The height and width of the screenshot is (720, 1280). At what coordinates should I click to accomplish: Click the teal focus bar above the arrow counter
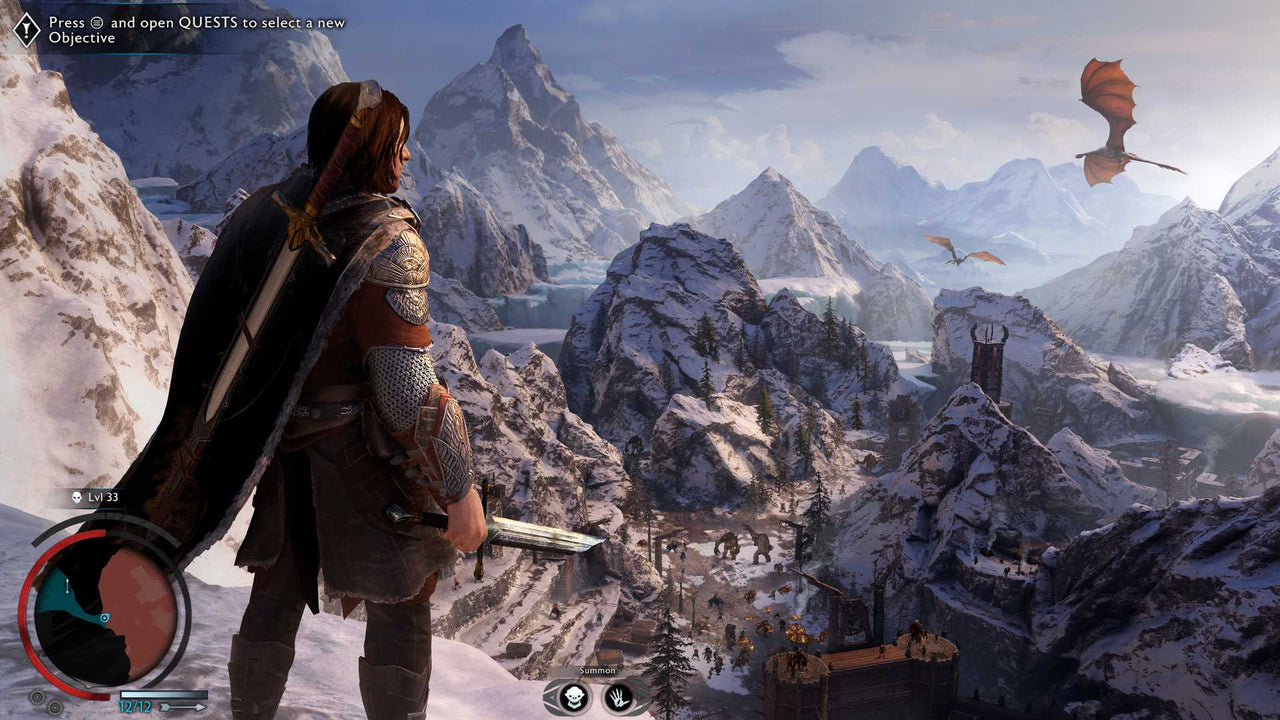(x=163, y=692)
